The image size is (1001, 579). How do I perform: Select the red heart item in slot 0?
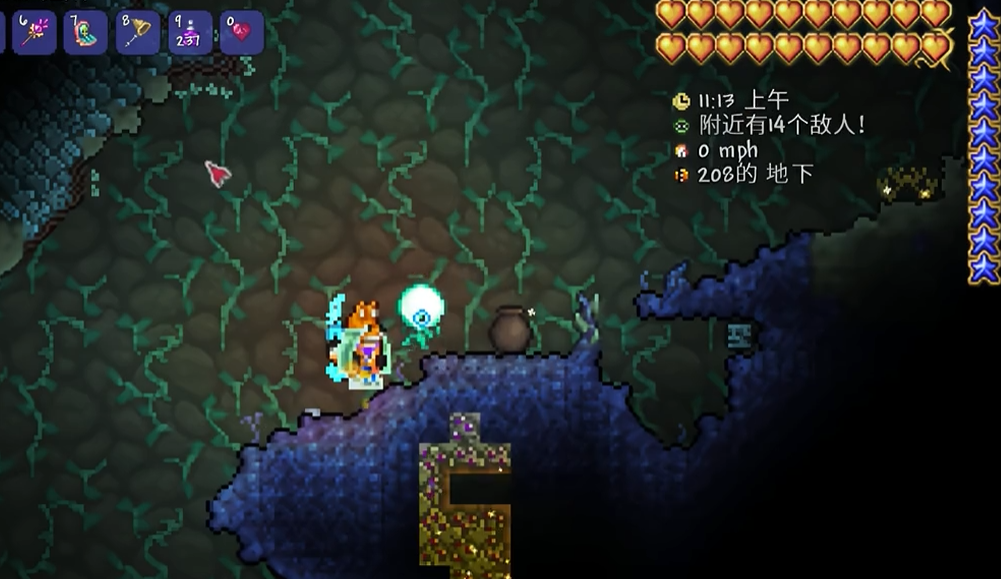coord(242,32)
